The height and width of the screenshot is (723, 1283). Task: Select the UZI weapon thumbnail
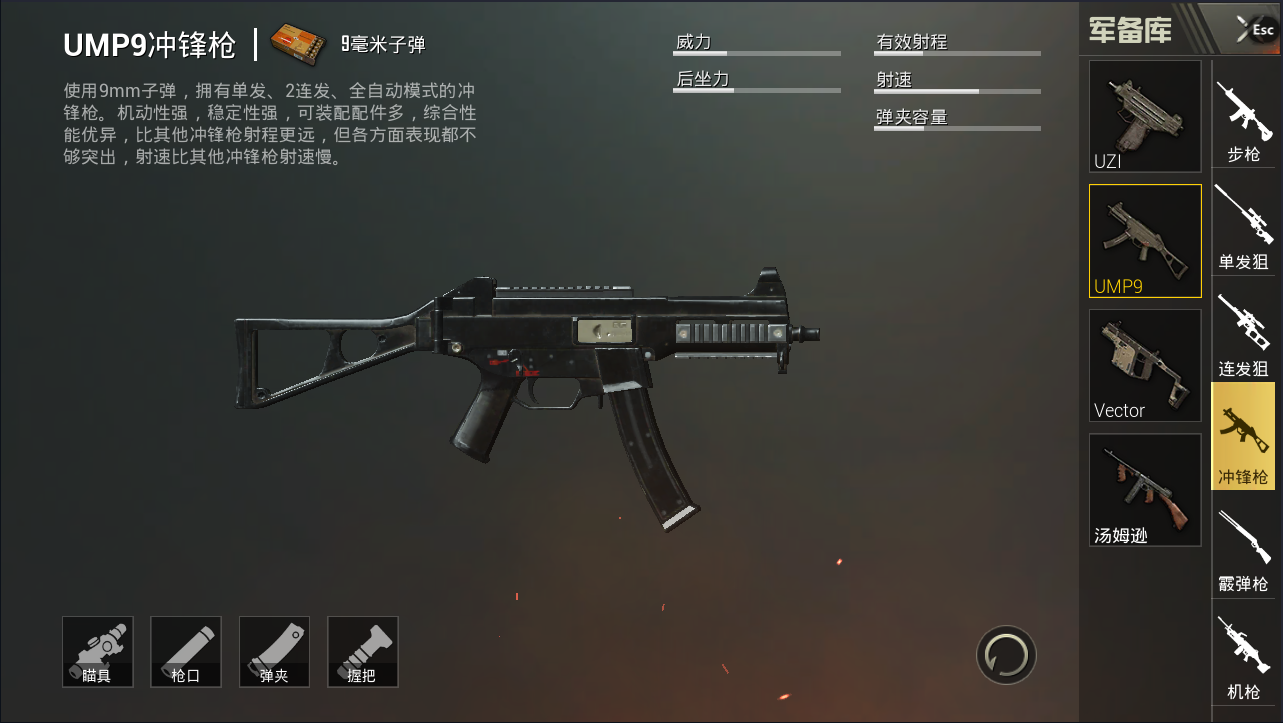click(x=1144, y=115)
